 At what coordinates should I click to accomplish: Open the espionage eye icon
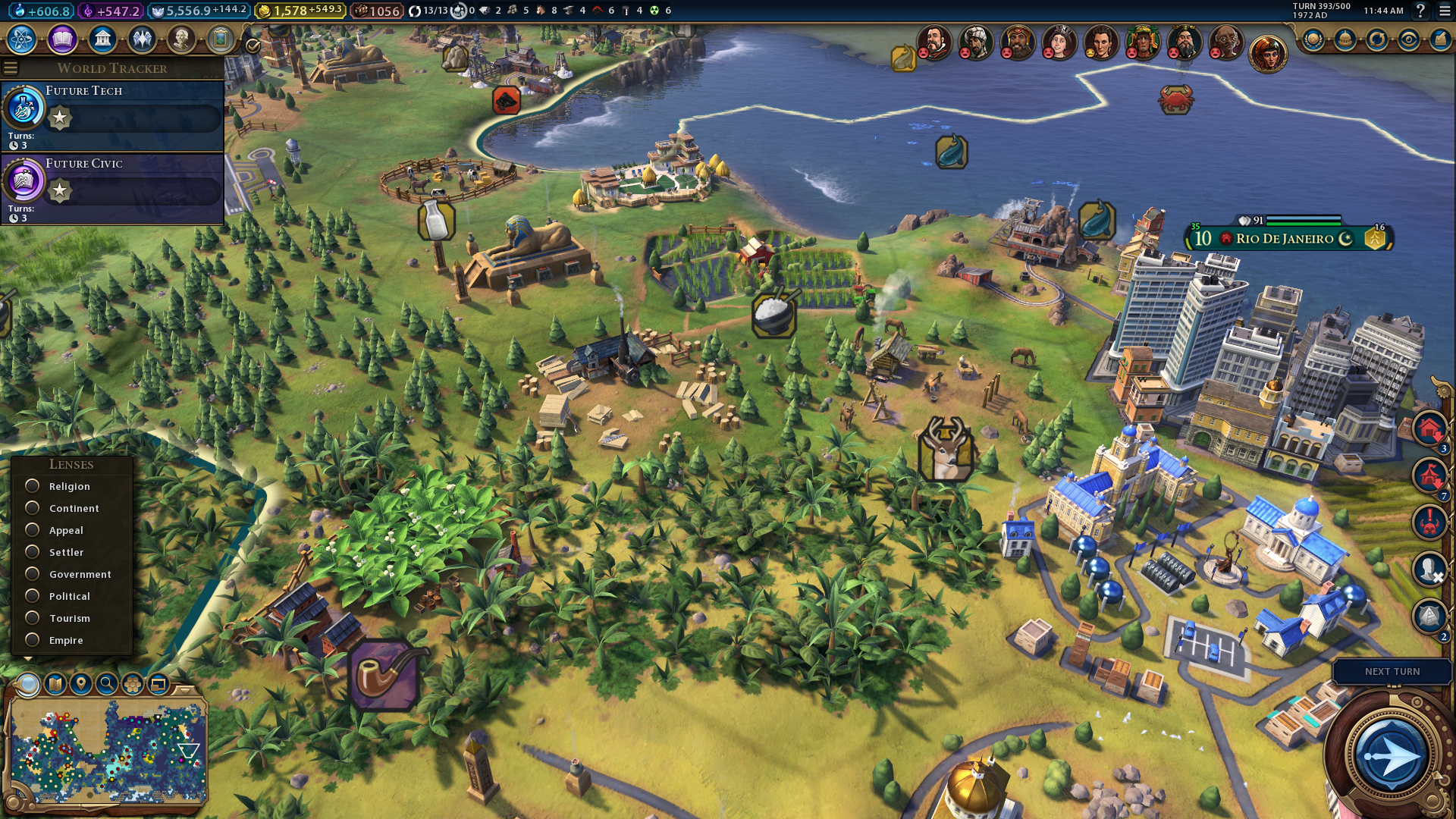(x=1408, y=39)
